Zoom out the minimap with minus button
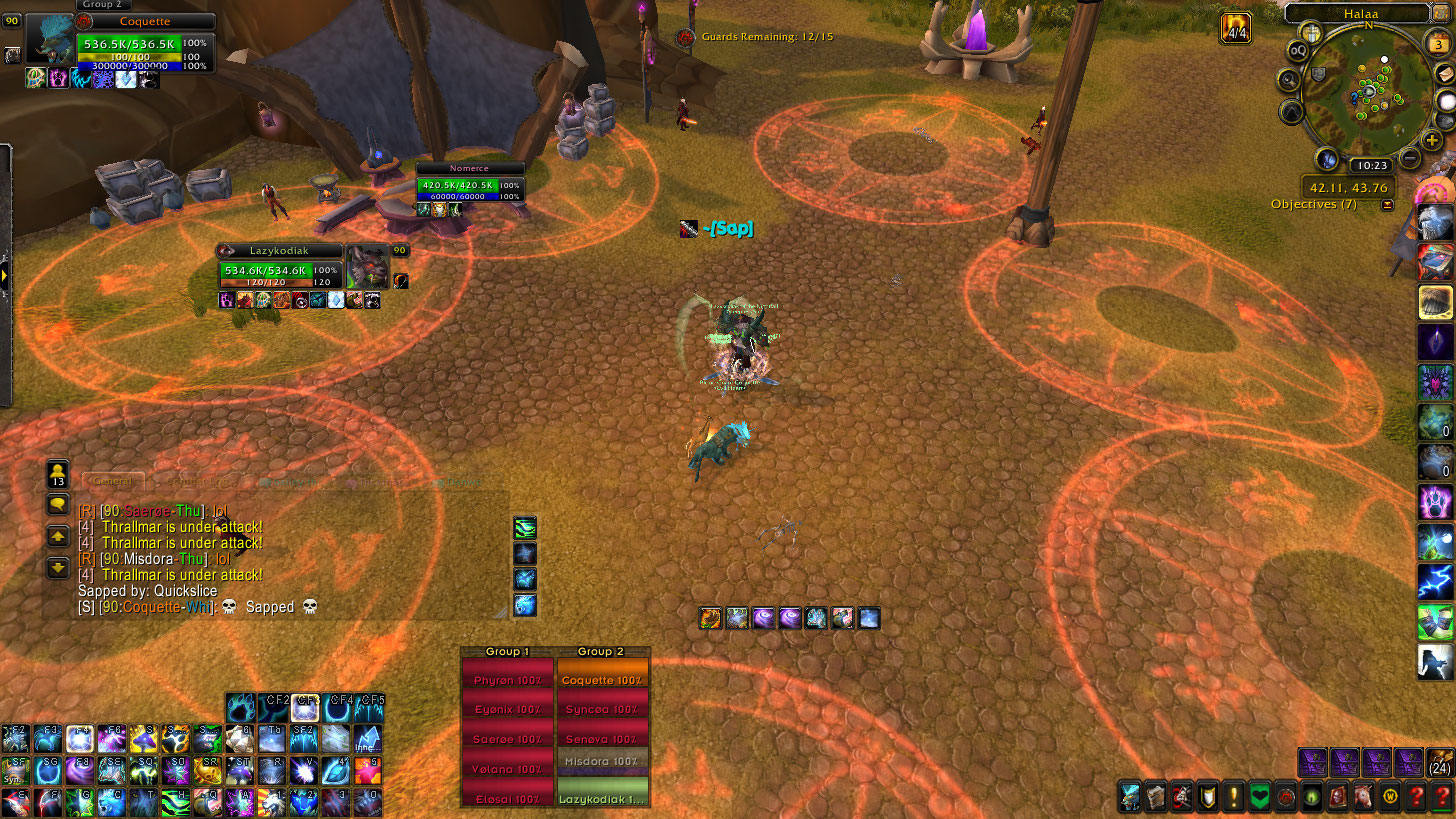This screenshot has width=1456, height=819. coord(1410,158)
